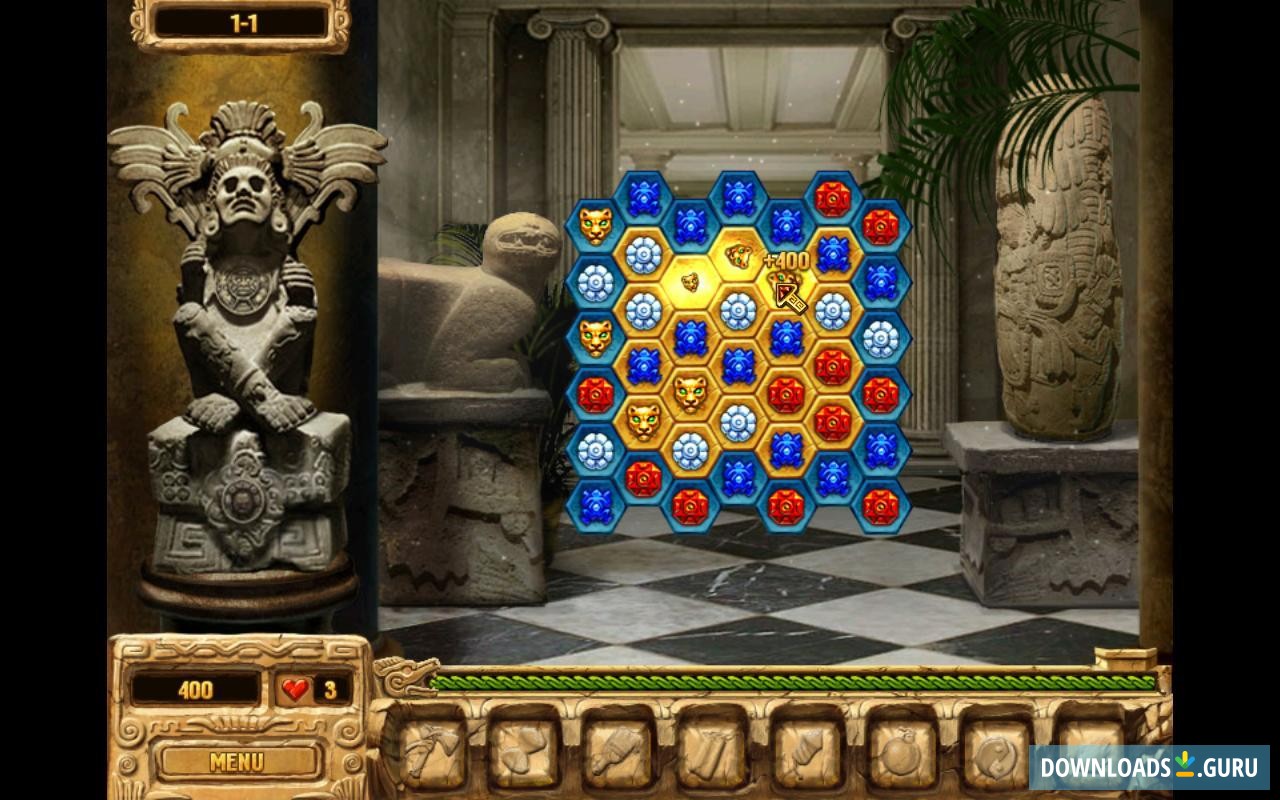Click the pointing hand bonus slot
Screen dimensions: 1280x800
tap(805, 751)
